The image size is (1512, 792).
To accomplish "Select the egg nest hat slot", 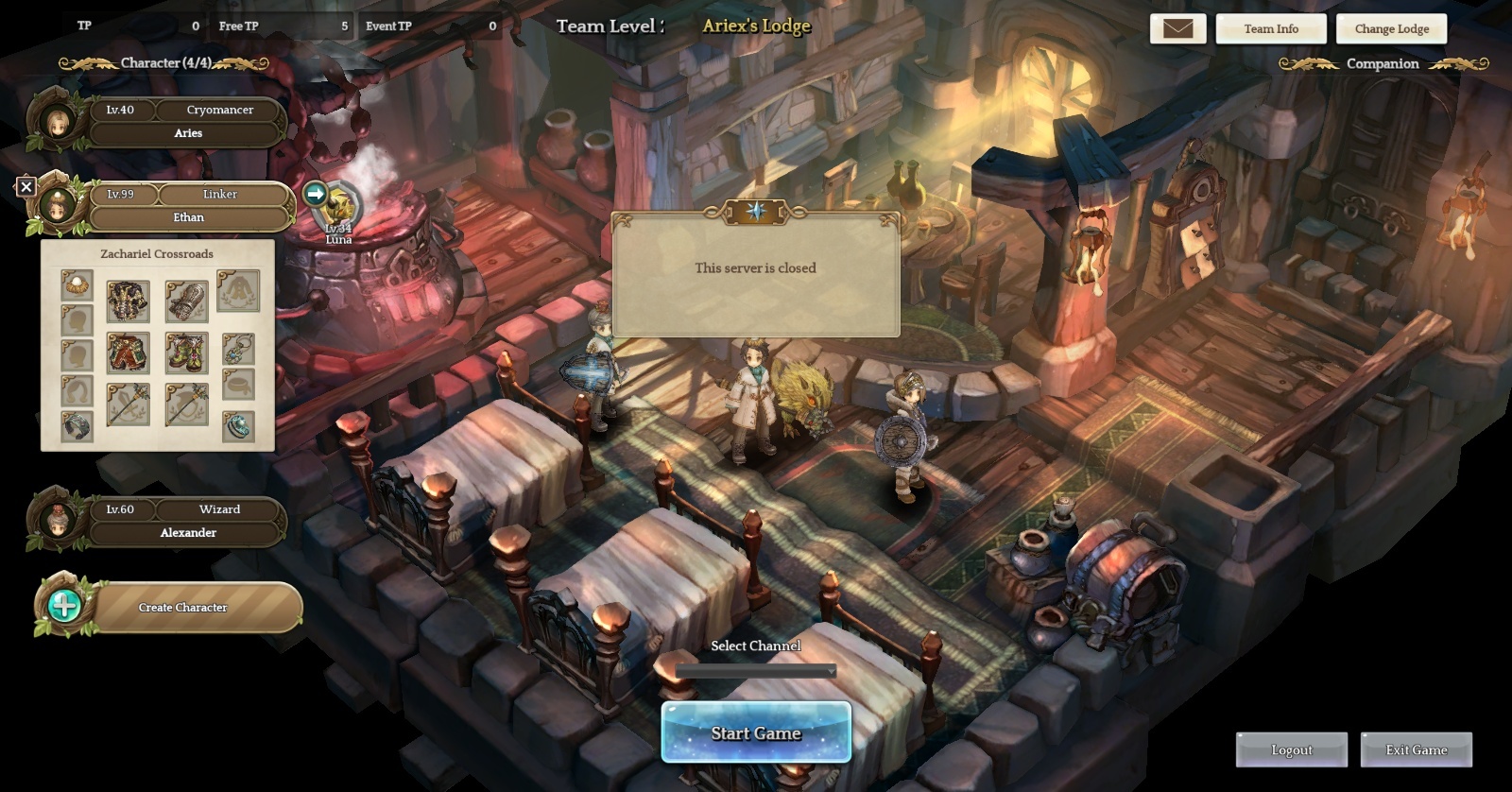I will pyautogui.click(x=77, y=284).
